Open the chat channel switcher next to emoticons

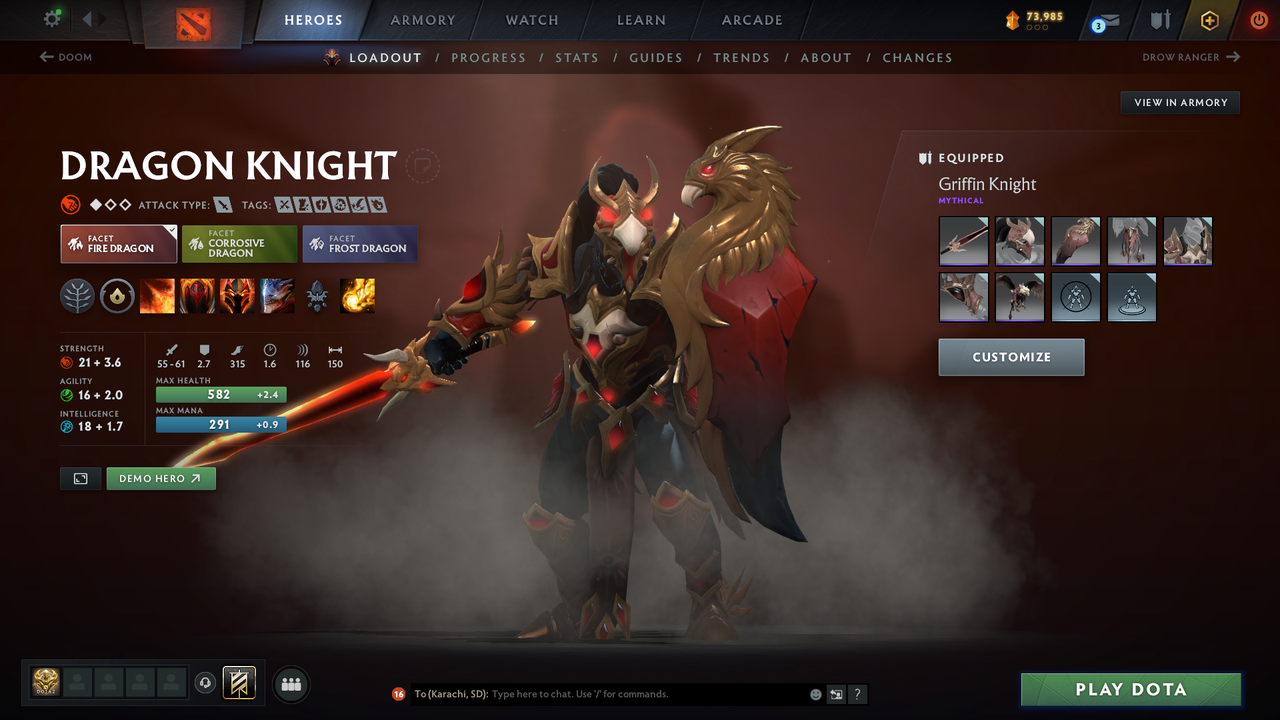pyautogui.click(x=835, y=693)
